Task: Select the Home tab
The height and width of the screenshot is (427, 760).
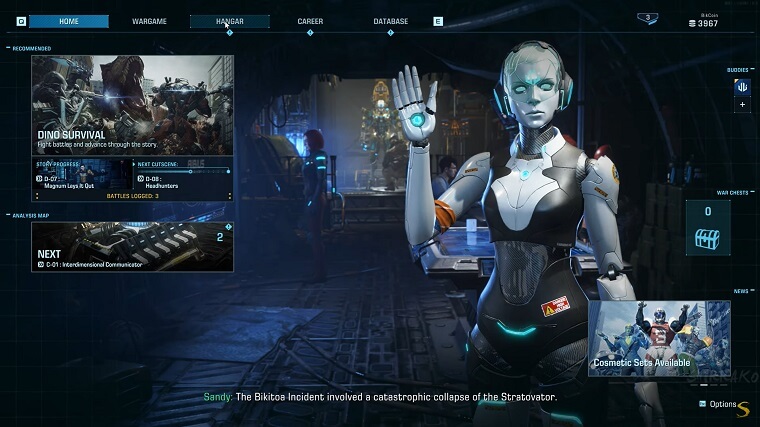Action: click(69, 21)
